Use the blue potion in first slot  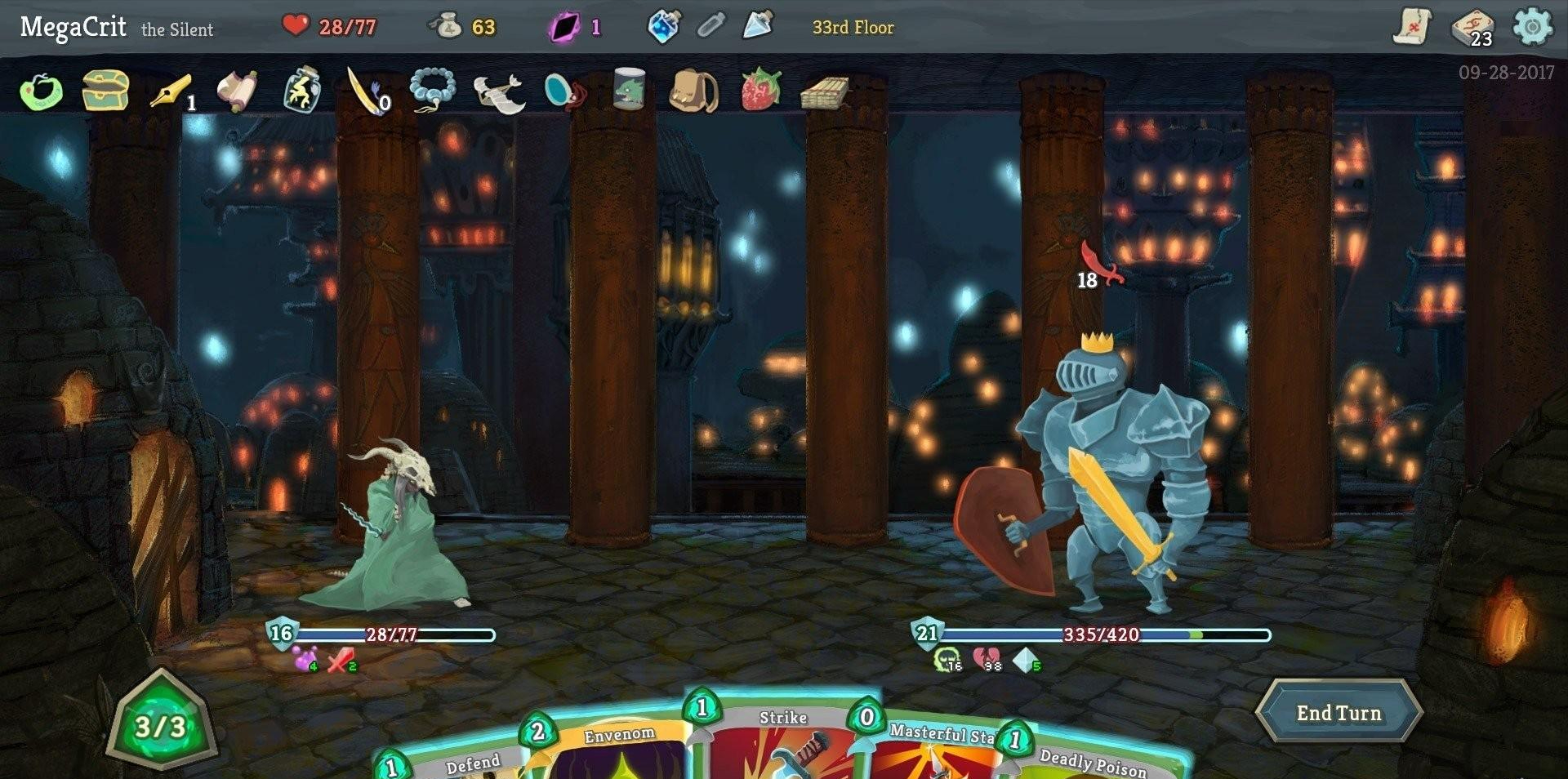(x=663, y=27)
